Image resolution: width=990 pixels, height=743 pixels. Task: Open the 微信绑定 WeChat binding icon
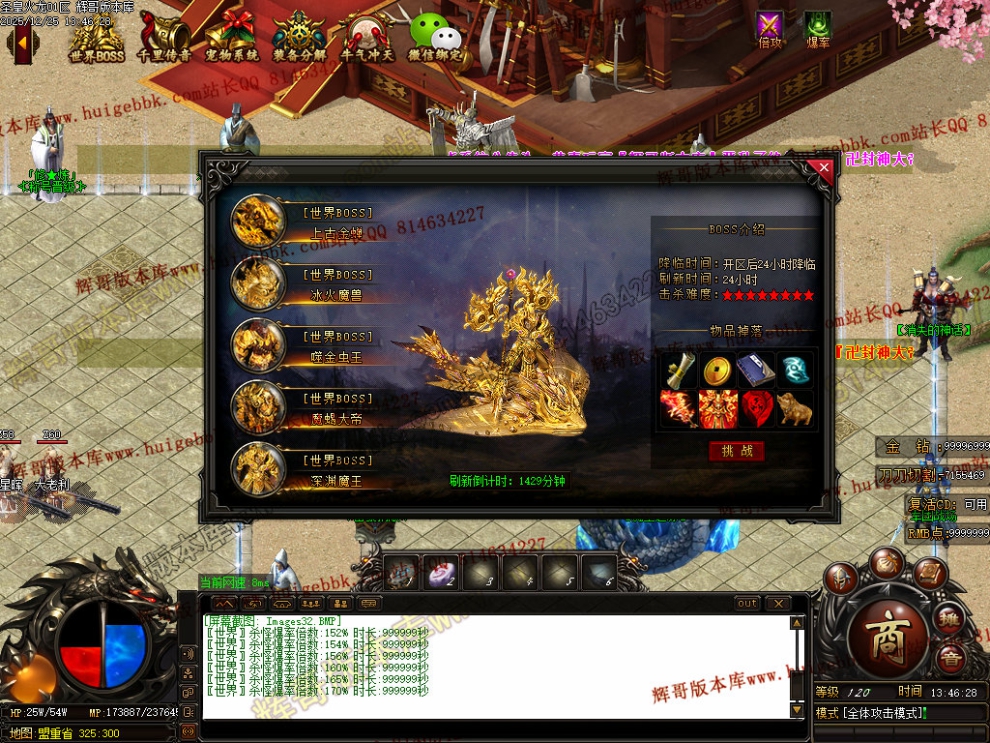(435, 36)
